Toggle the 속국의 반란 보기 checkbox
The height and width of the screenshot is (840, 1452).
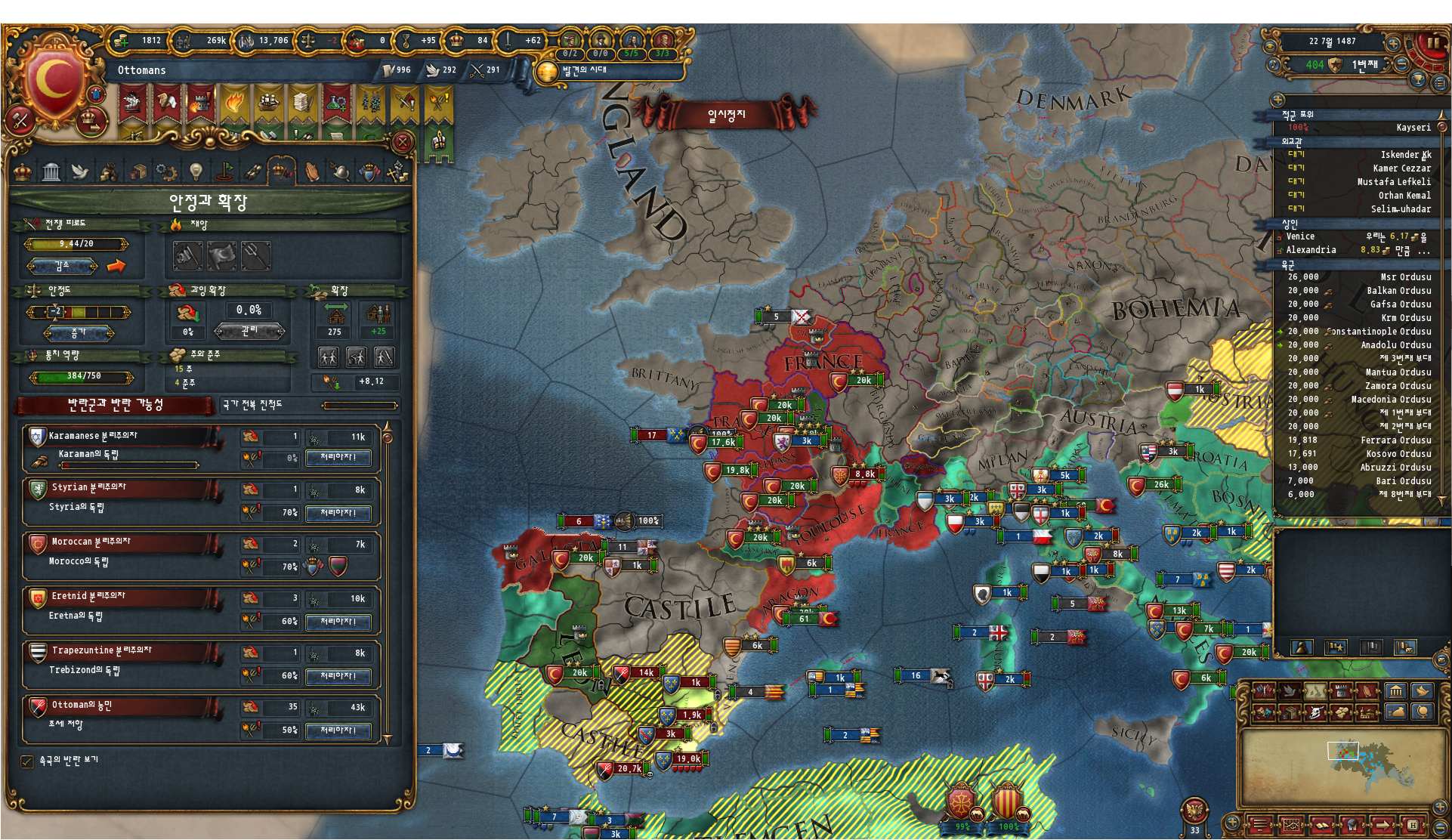click(27, 761)
